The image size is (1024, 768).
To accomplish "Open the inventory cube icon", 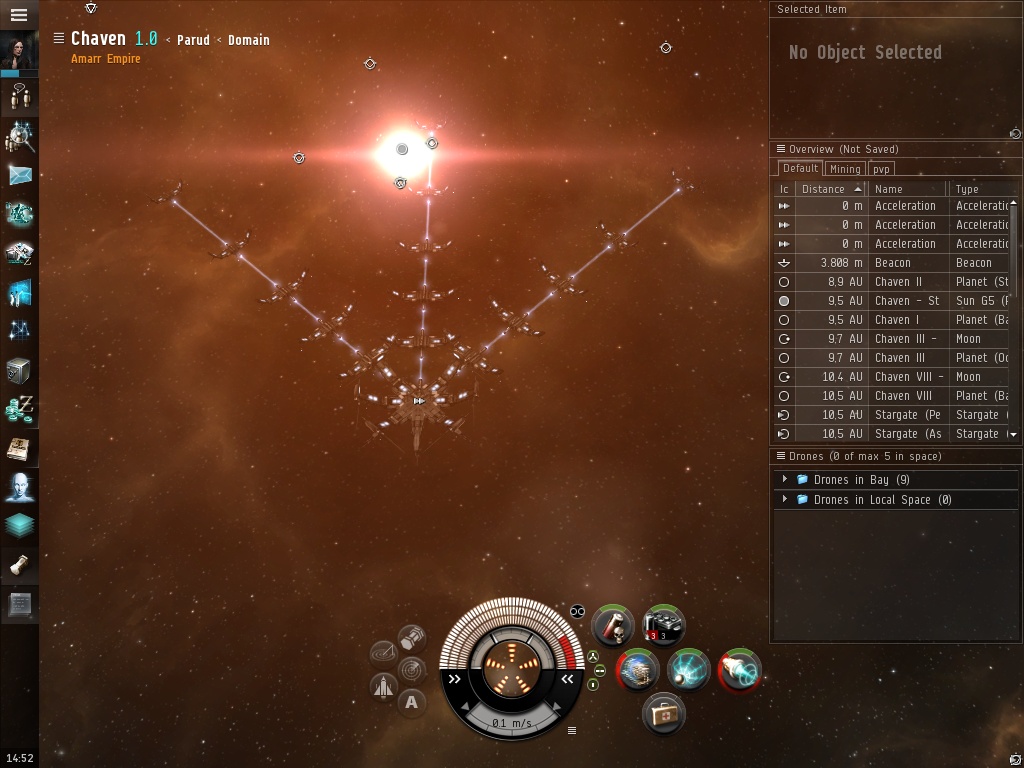I will click(19, 370).
